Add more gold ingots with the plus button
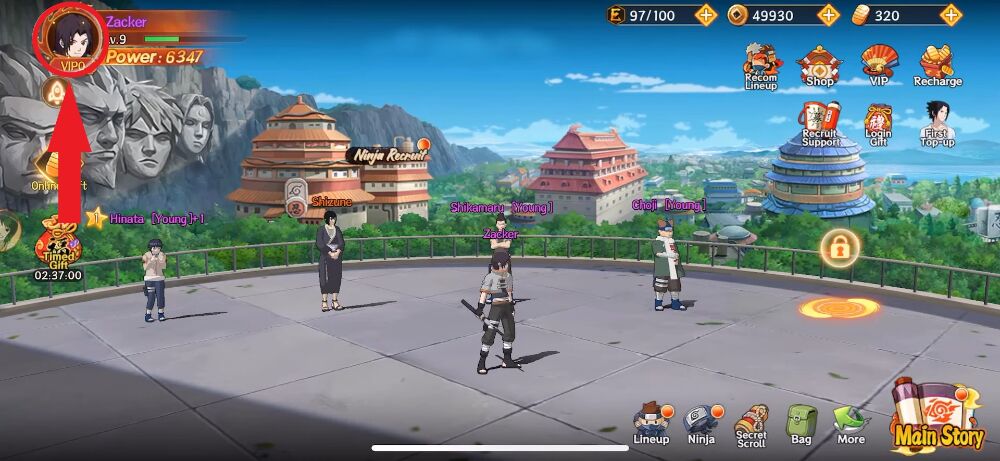 click(951, 15)
